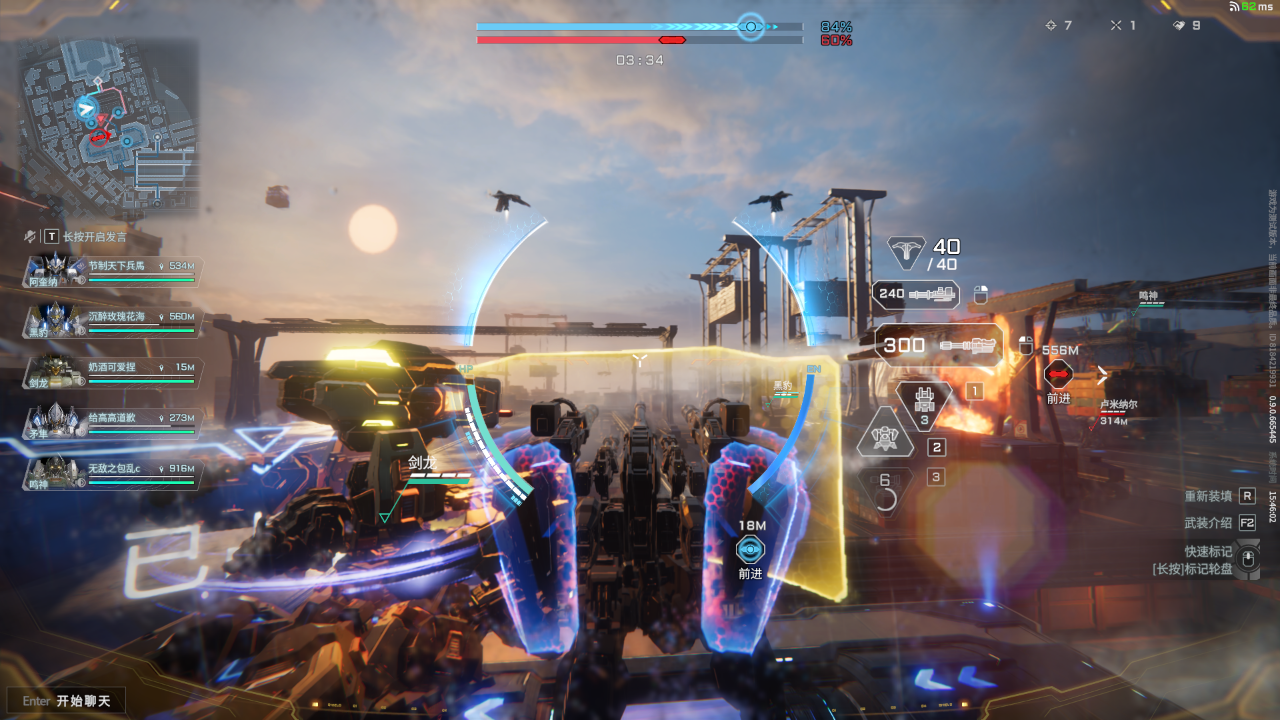1280x720 pixels.
Task: Activate the cooldown ability showing 6
Action: coord(885,490)
